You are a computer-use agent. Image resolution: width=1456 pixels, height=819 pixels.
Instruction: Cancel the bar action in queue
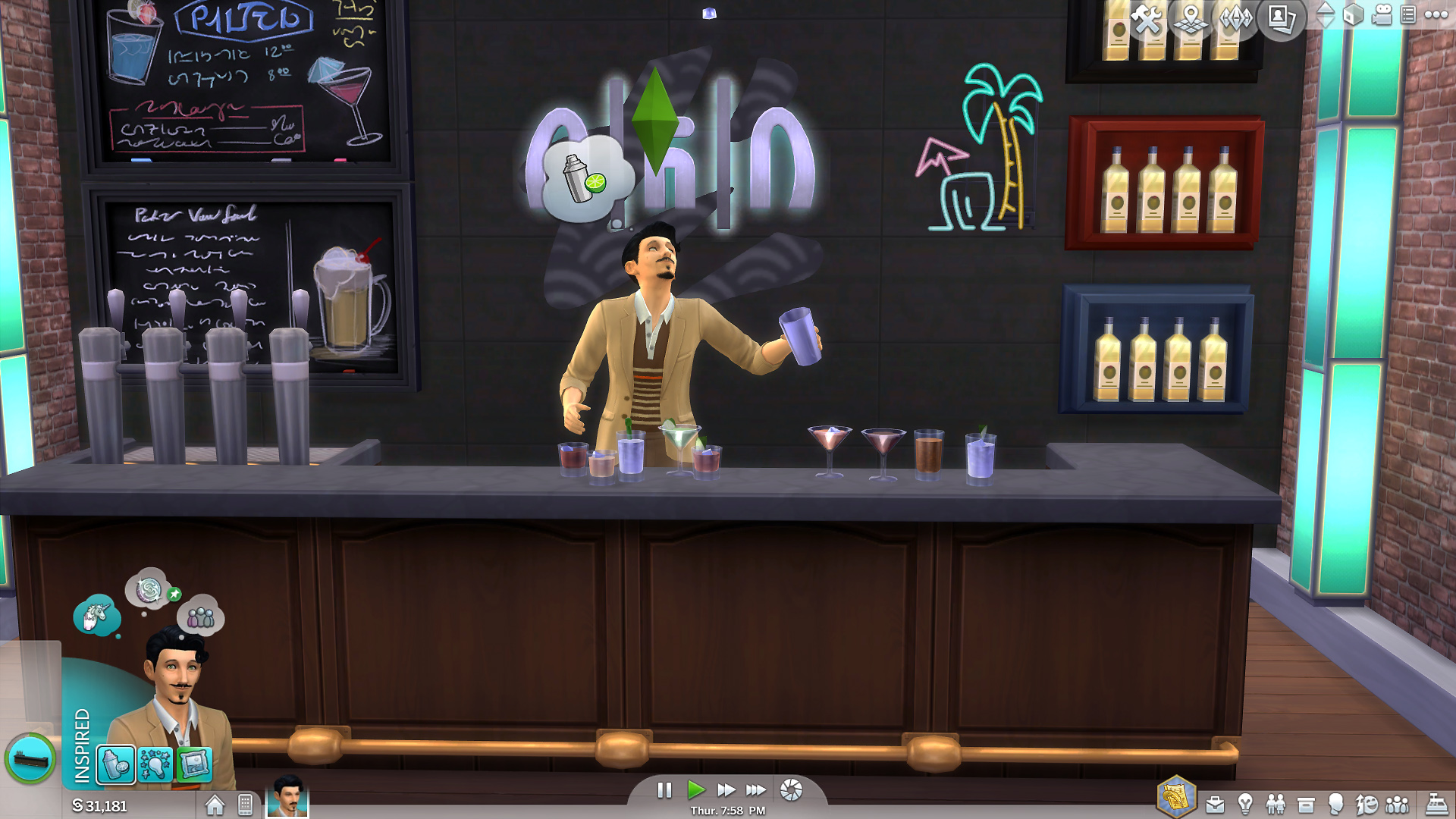pyautogui.click(x=30, y=758)
